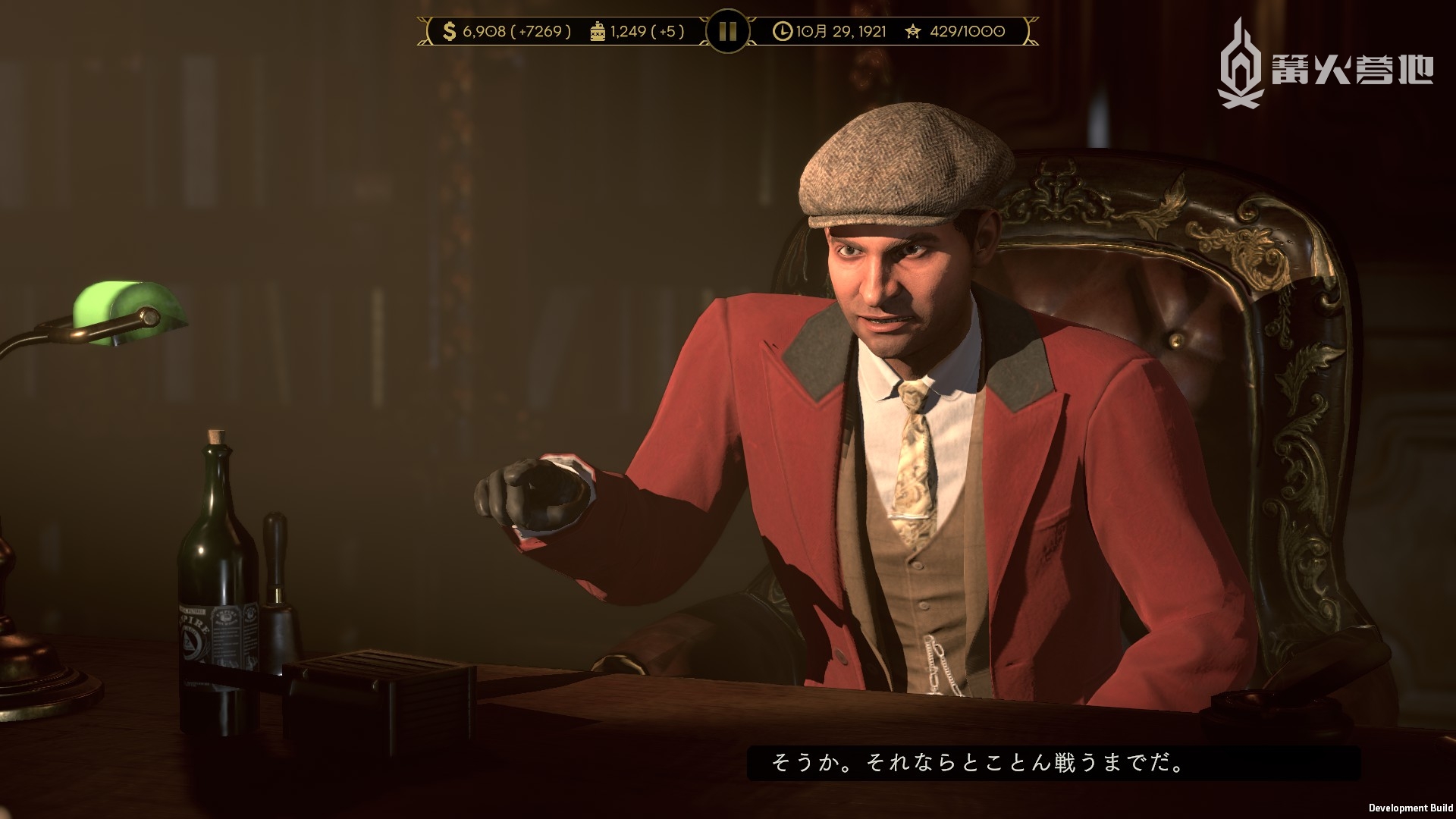1456x819 pixels.
Task: Click the pause button in the top bar
Action: 727,31
